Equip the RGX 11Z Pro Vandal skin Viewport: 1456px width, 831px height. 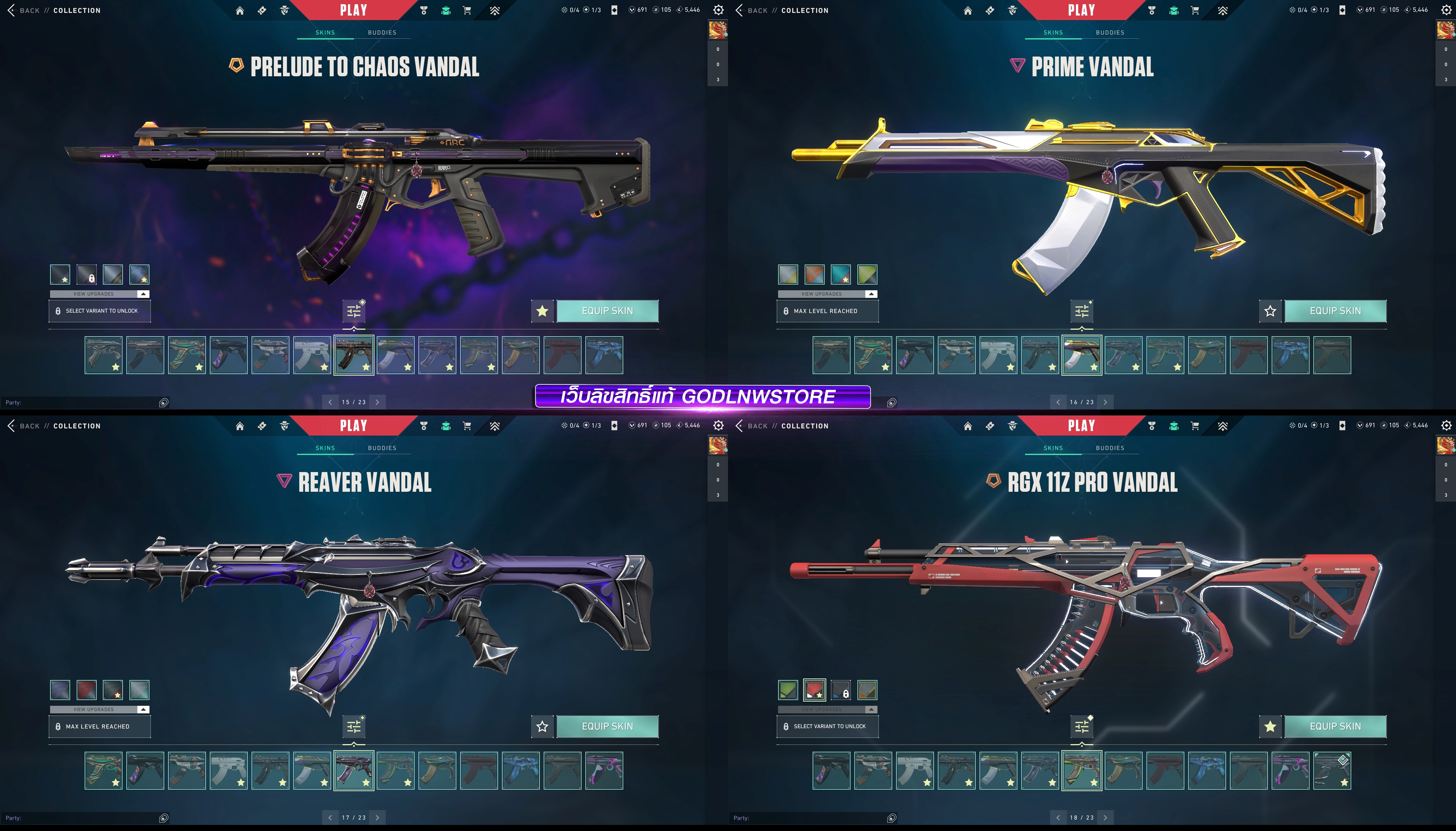click(x=1335, y=727)
